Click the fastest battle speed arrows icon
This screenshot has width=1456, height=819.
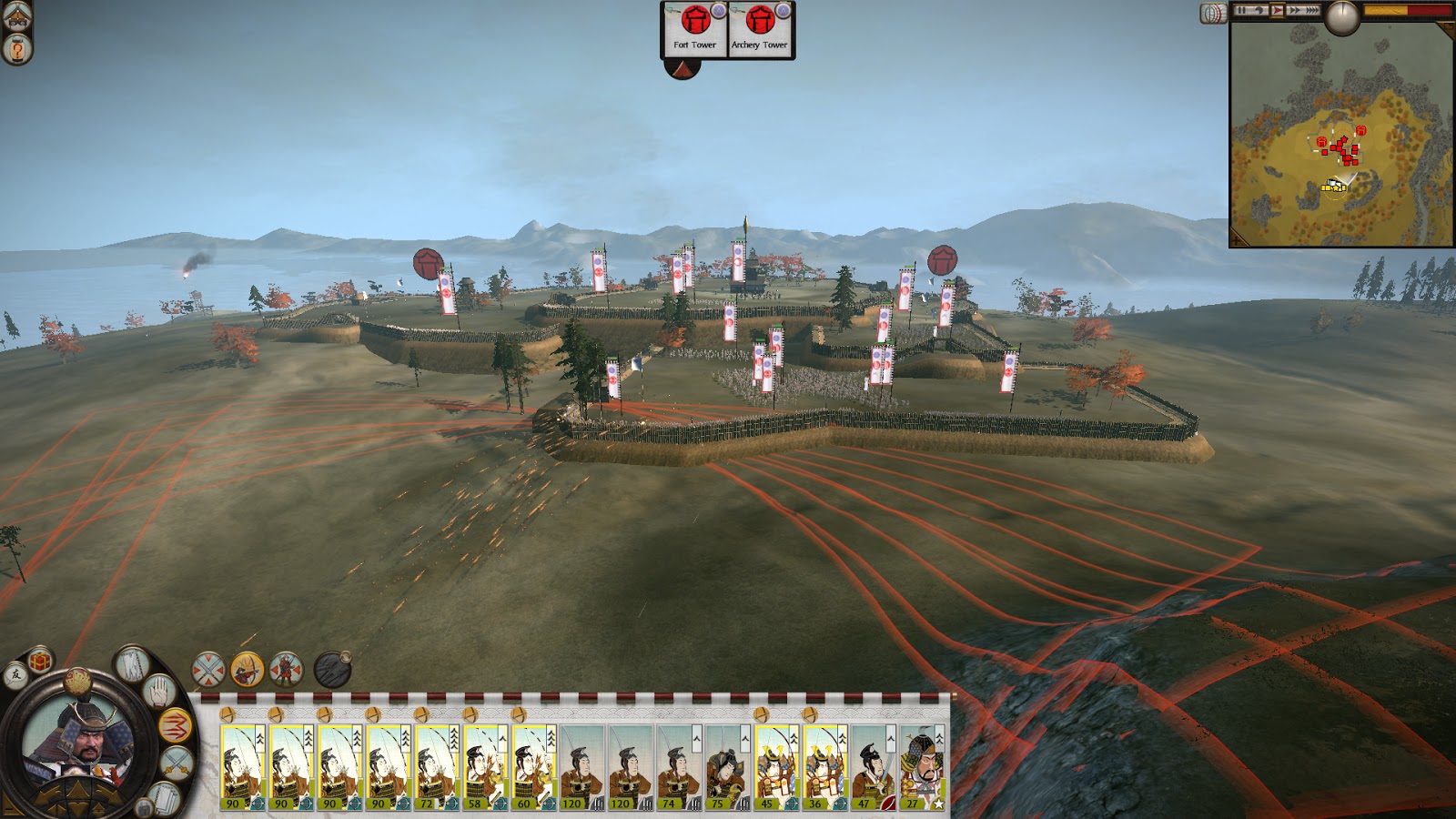pos(1313,10)
